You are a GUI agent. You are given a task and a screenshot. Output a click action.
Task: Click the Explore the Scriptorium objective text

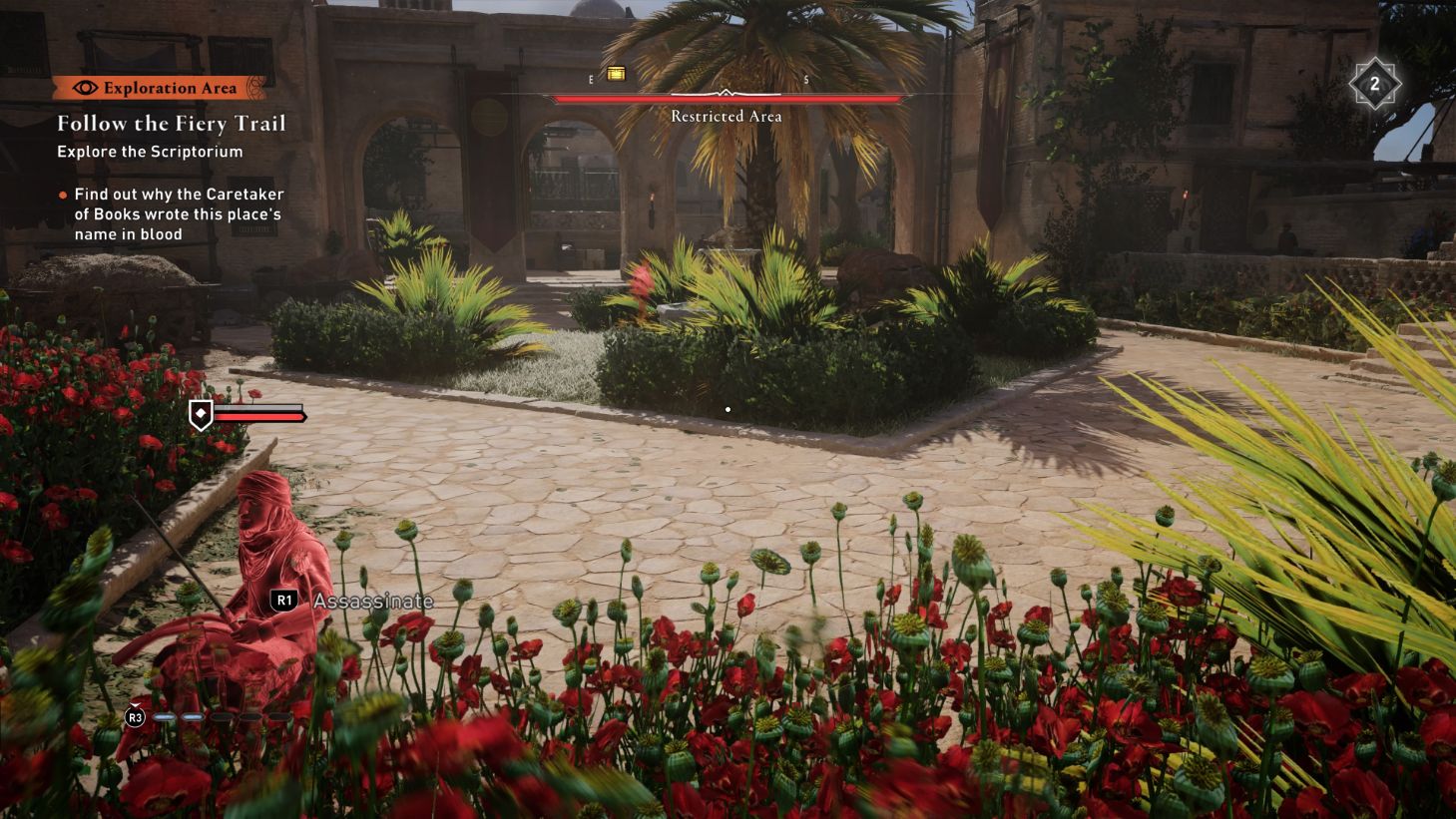(x=149, y=152)
